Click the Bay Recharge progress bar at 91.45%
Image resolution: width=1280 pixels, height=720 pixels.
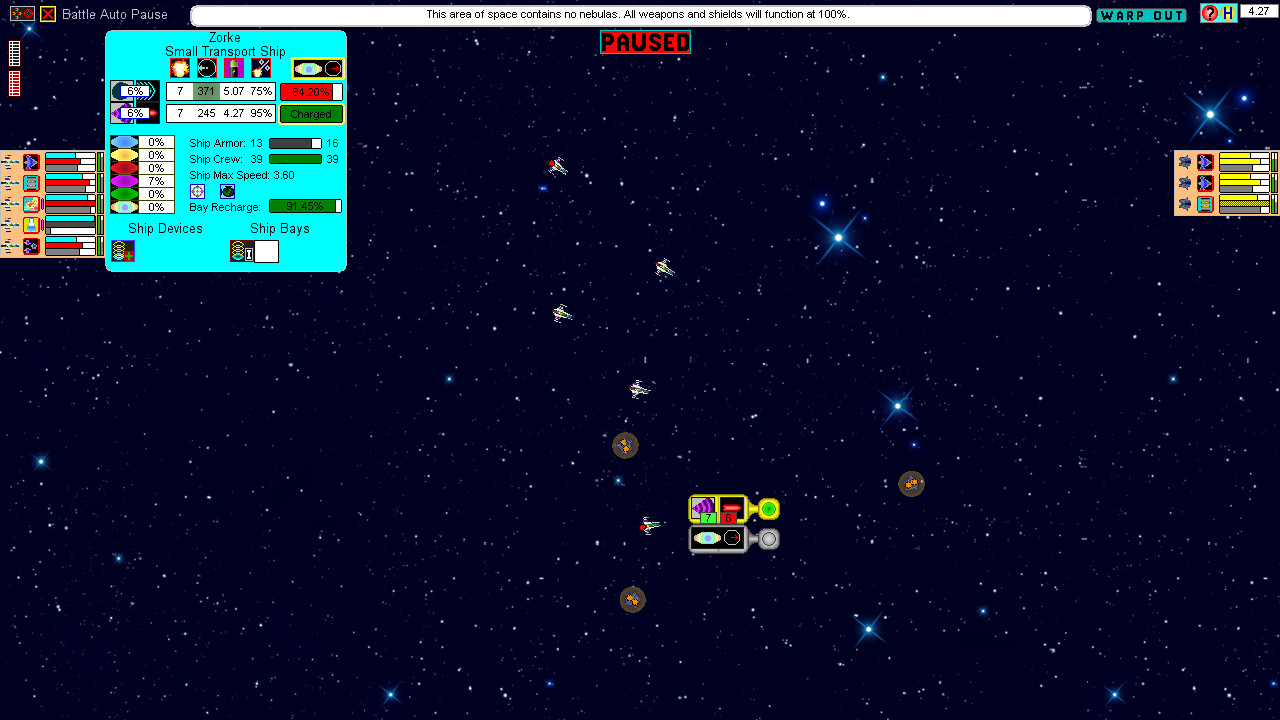(x=304, y=206)
